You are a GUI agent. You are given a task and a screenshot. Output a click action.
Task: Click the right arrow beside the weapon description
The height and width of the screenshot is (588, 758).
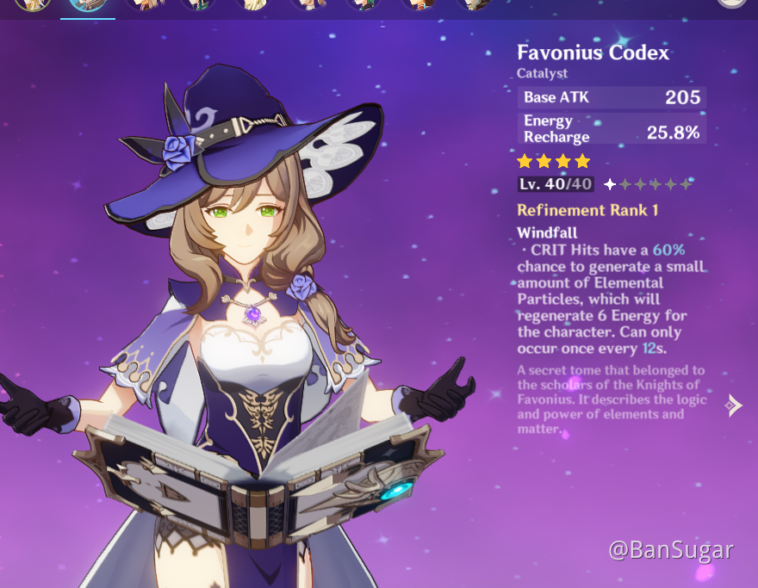pyautogui.click(x=735, y=405)
